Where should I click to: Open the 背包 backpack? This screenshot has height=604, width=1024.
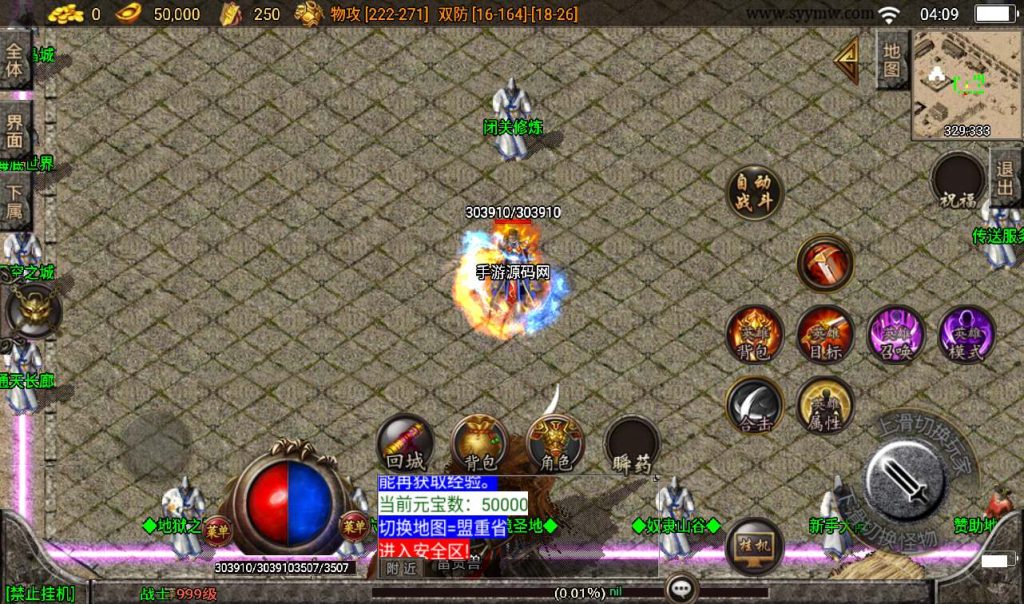click(x=480, y=445)
